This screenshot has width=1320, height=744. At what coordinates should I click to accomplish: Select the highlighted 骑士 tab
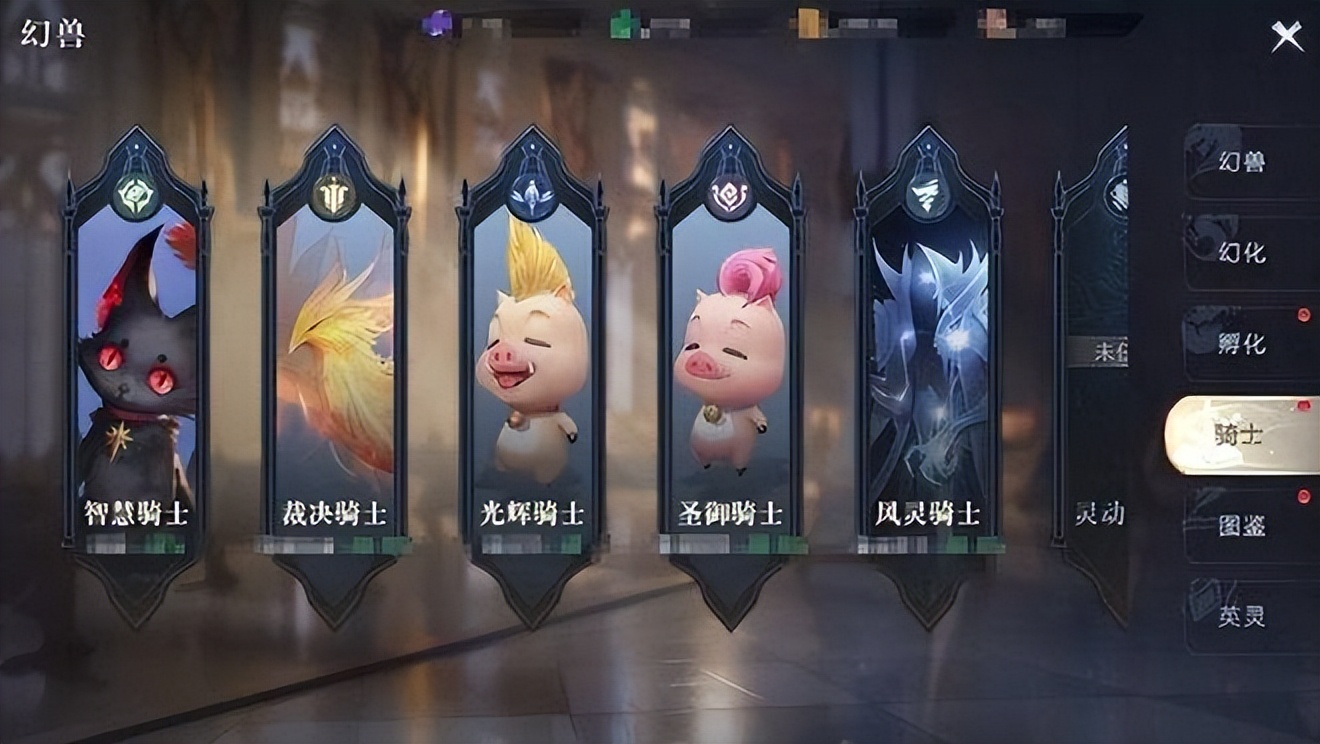click(1243, 435)
